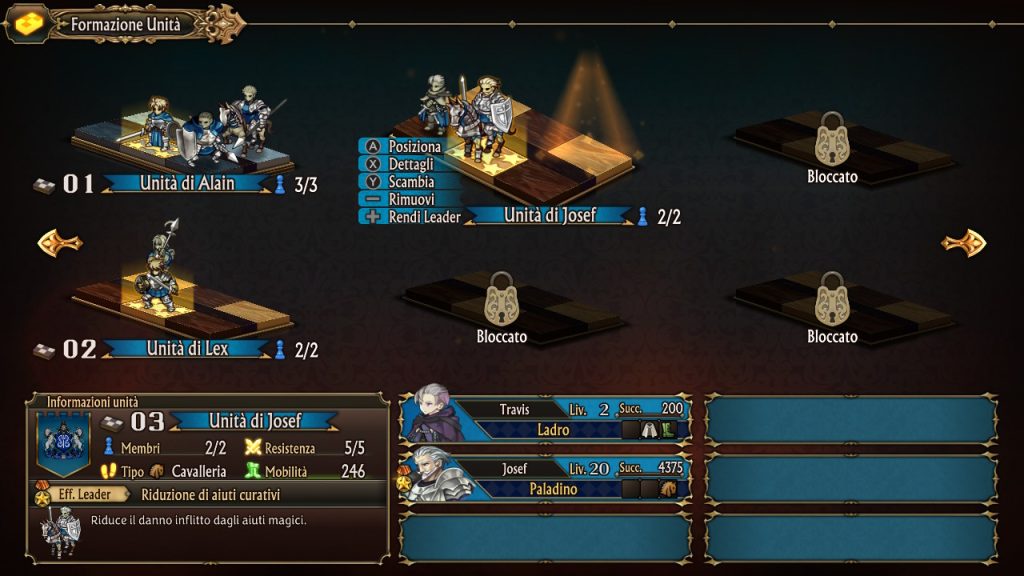1024x576 pixels.
Task: Go to previous page with left arrow
Action: pyautogui.click(x=59, y=243)
